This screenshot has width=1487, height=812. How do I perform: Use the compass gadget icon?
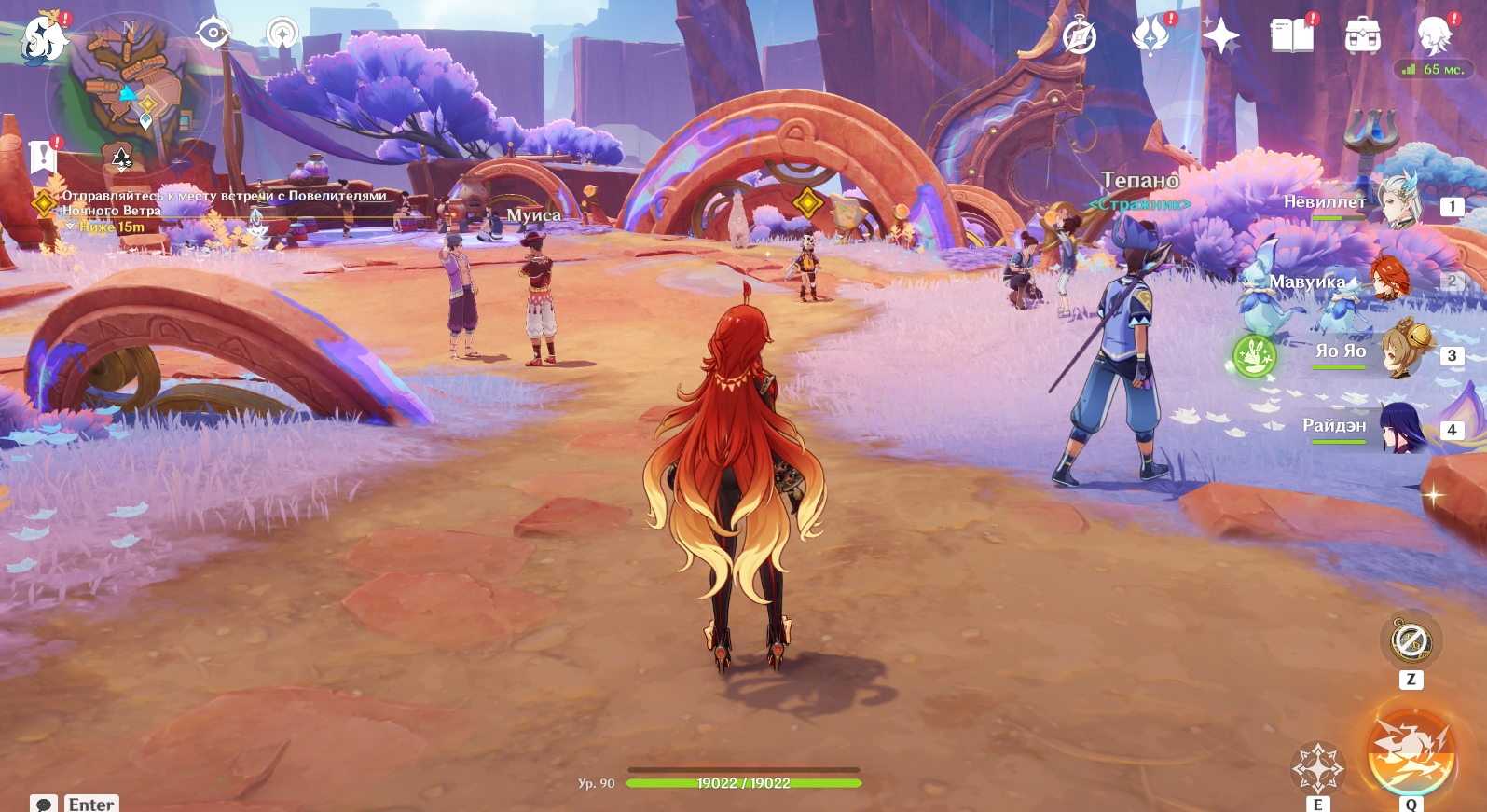(x=1411, y=641)
